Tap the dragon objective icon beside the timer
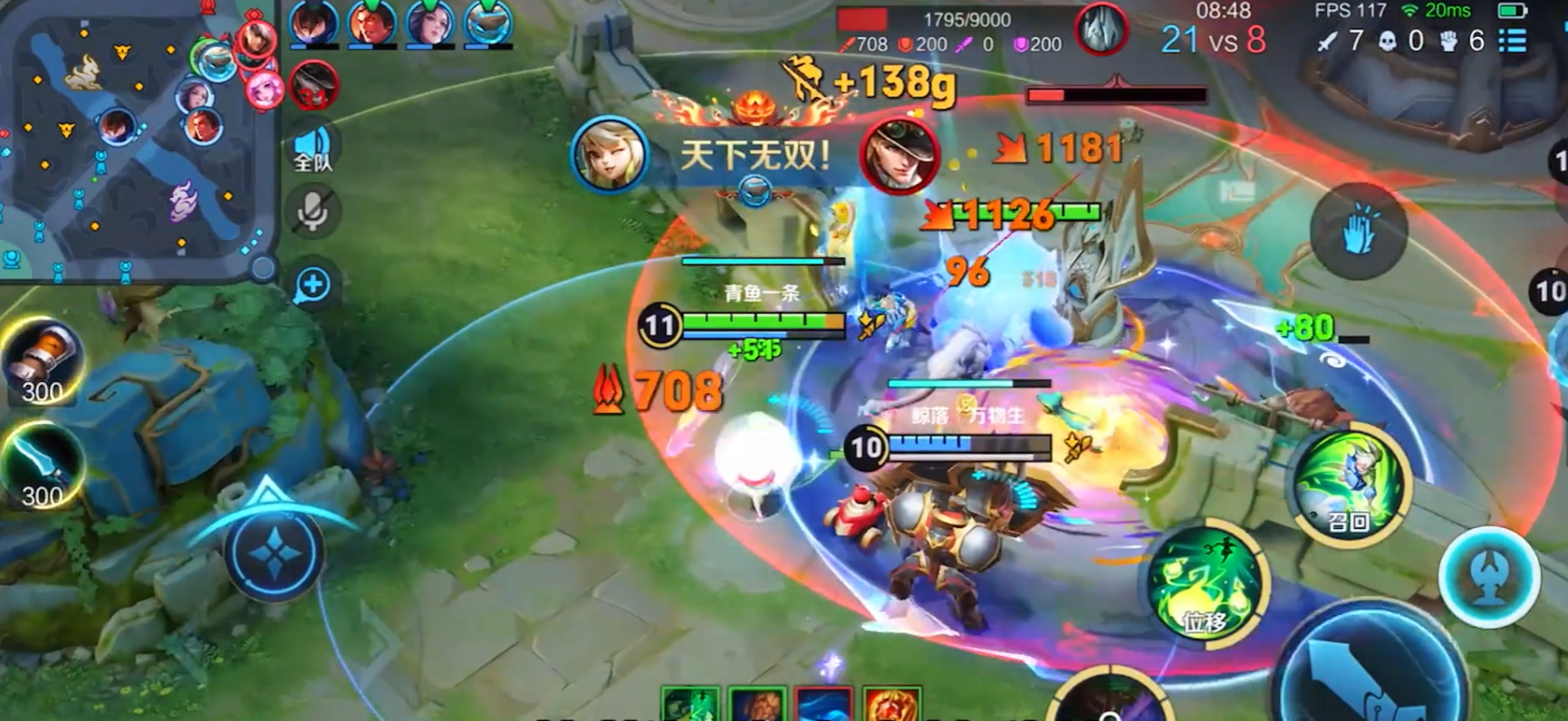Image resolution: width=1568 pixels, height=721 pixels. coord(1101,30)
